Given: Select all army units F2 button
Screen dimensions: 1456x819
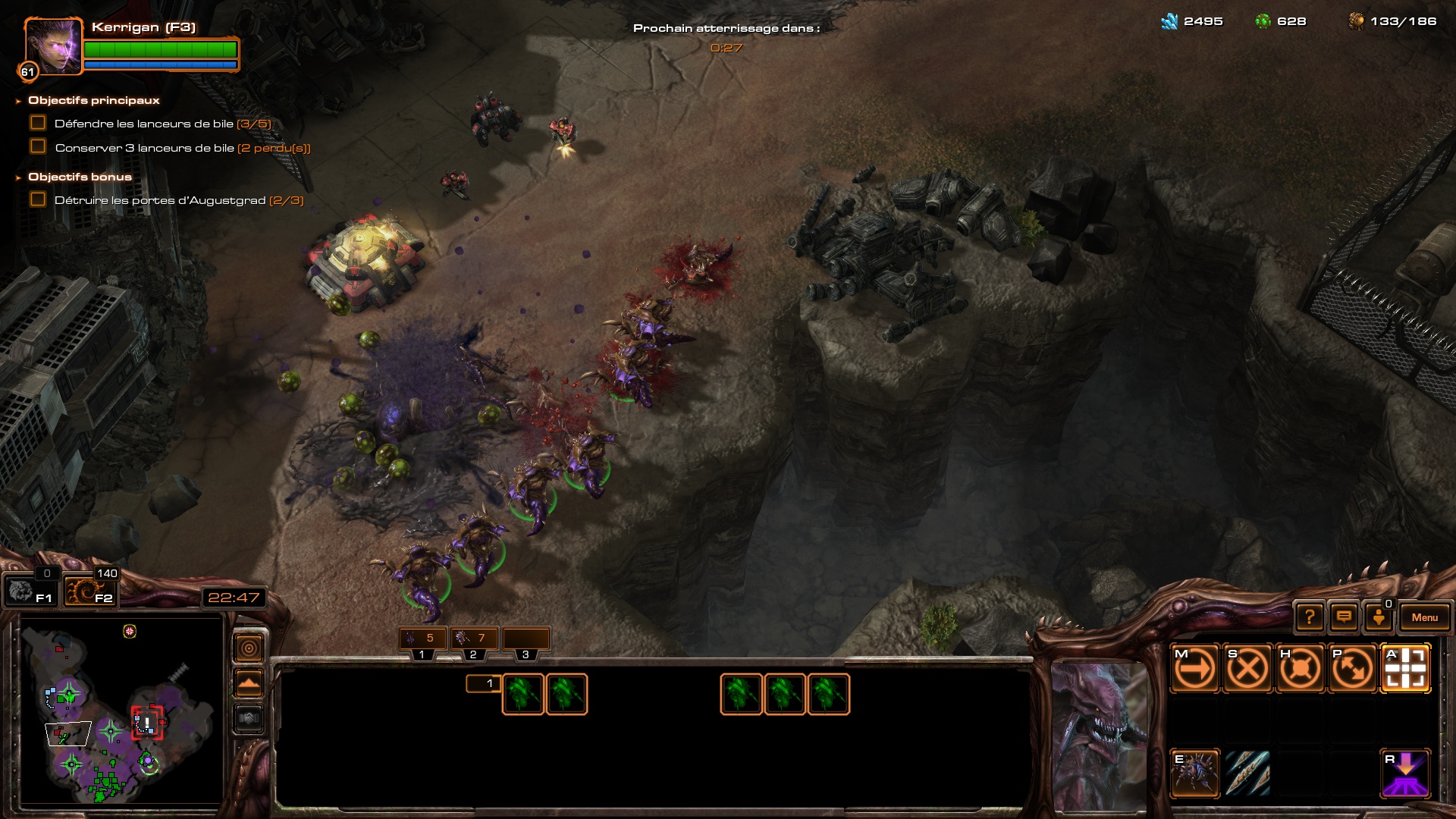Looking at the screenshot, I should [89, 591].
